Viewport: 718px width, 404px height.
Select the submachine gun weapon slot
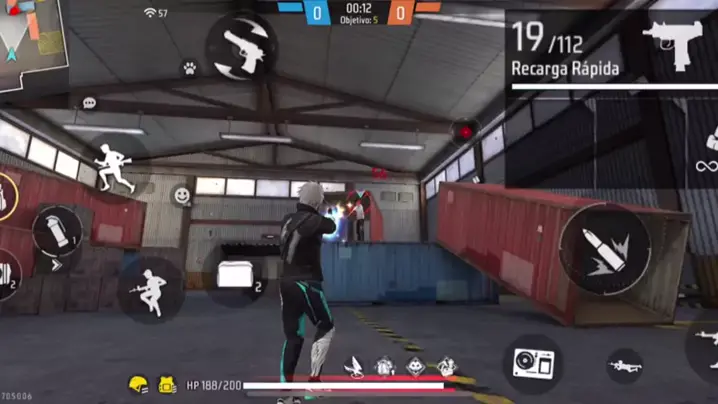click(672, 44)
